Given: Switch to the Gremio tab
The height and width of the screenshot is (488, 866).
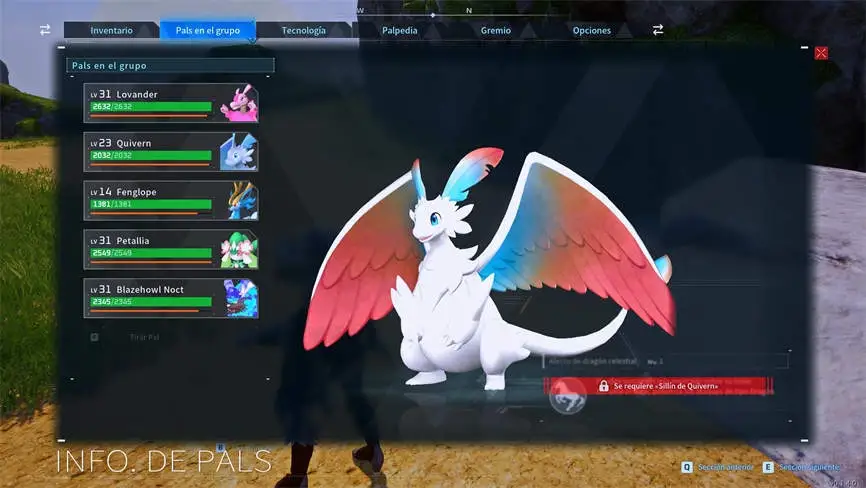Looking at the screenshot, I should point(495,30).
